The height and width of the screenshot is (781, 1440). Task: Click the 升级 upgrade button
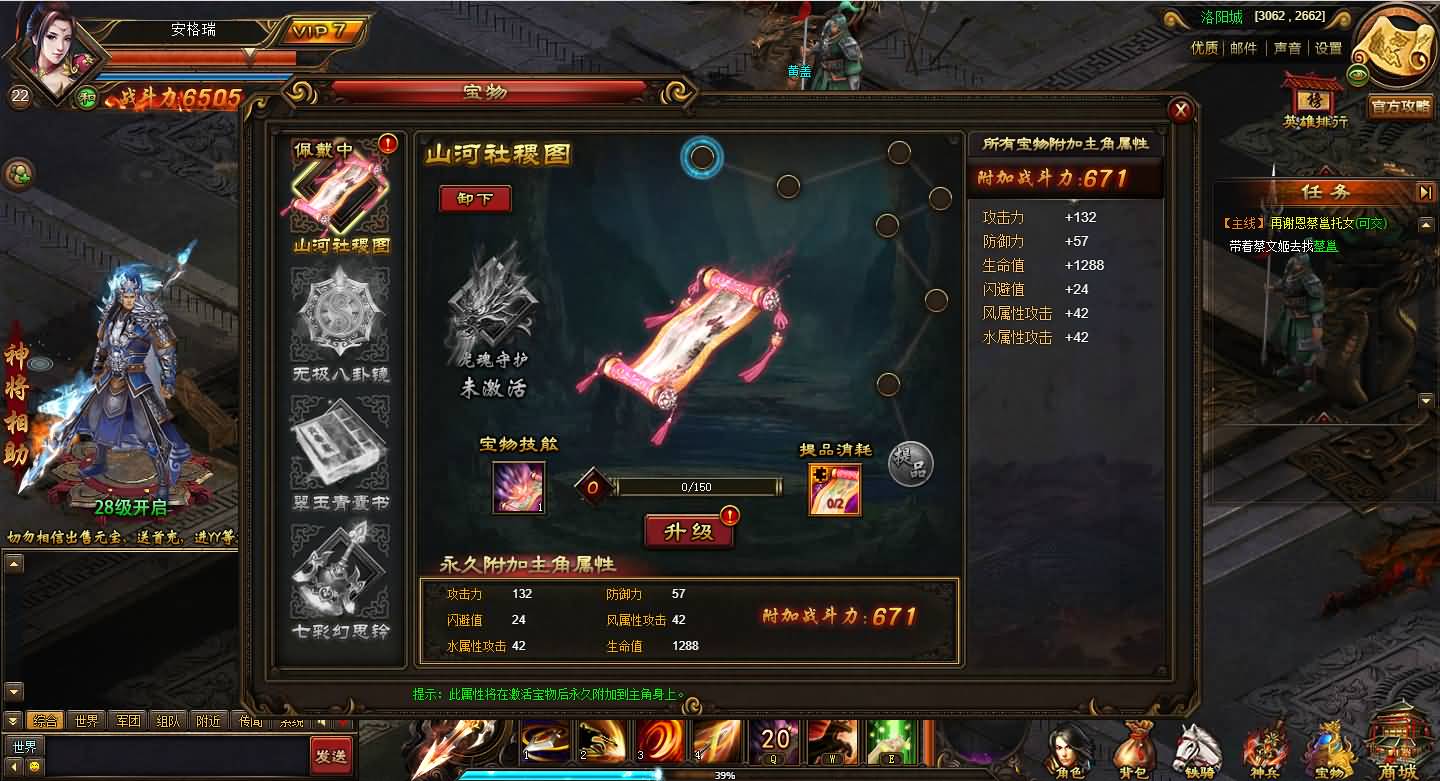coord(688,531)
